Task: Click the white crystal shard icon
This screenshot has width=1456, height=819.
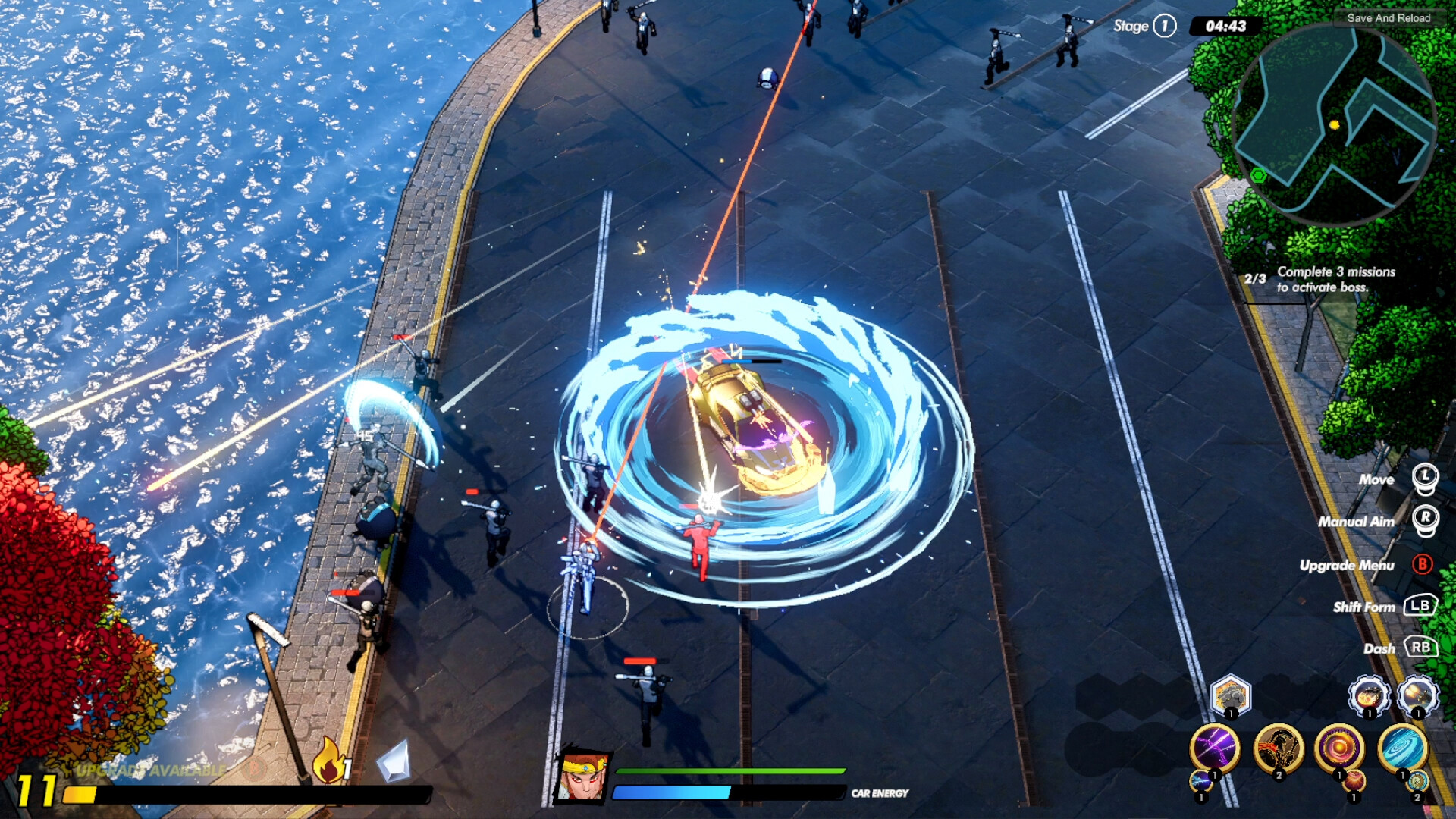Action: [x=394, y=763]
